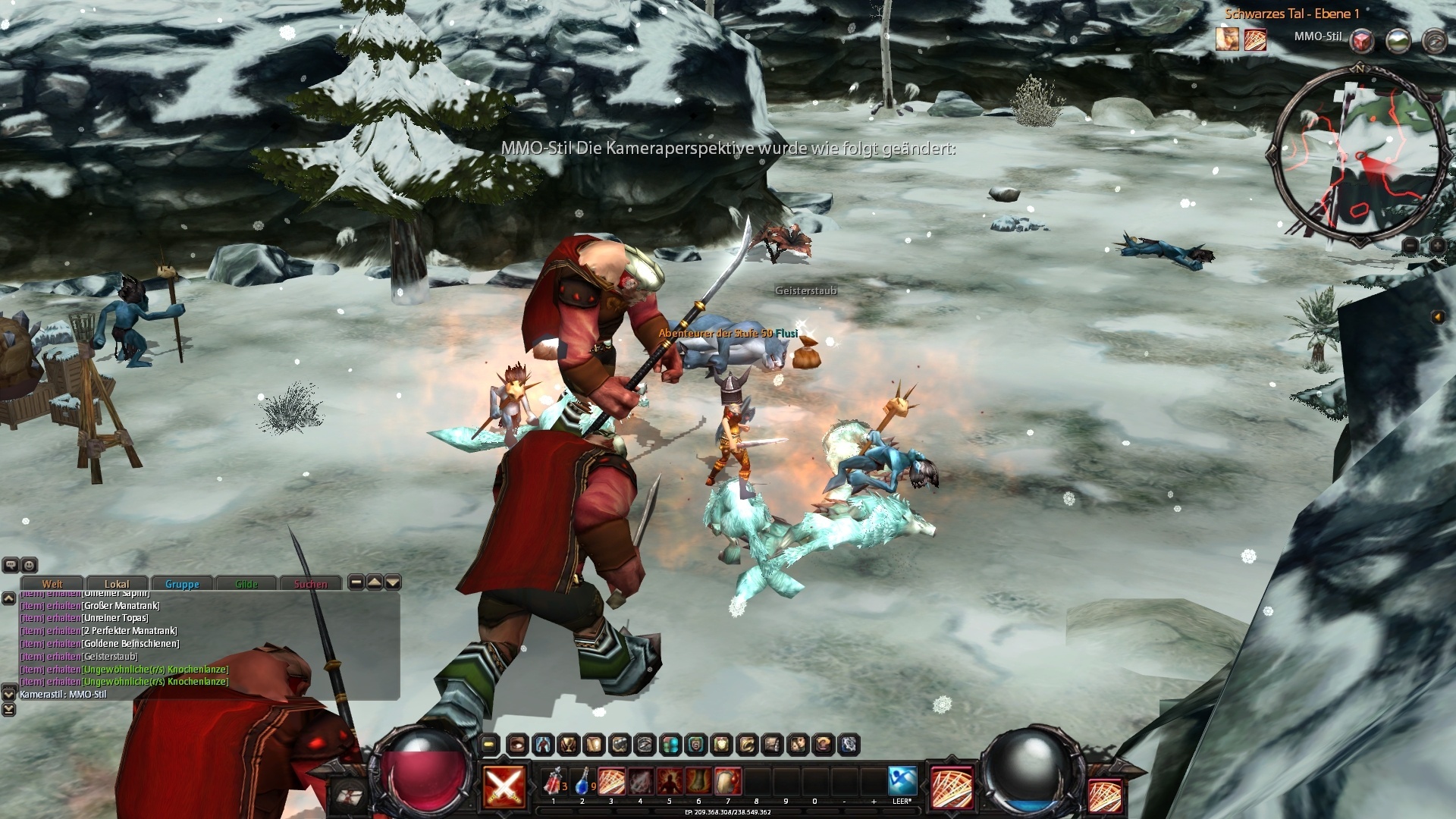Open the landscape world map button
This screenshot has width=1456, height=819.
click(x=1398, y=40)
